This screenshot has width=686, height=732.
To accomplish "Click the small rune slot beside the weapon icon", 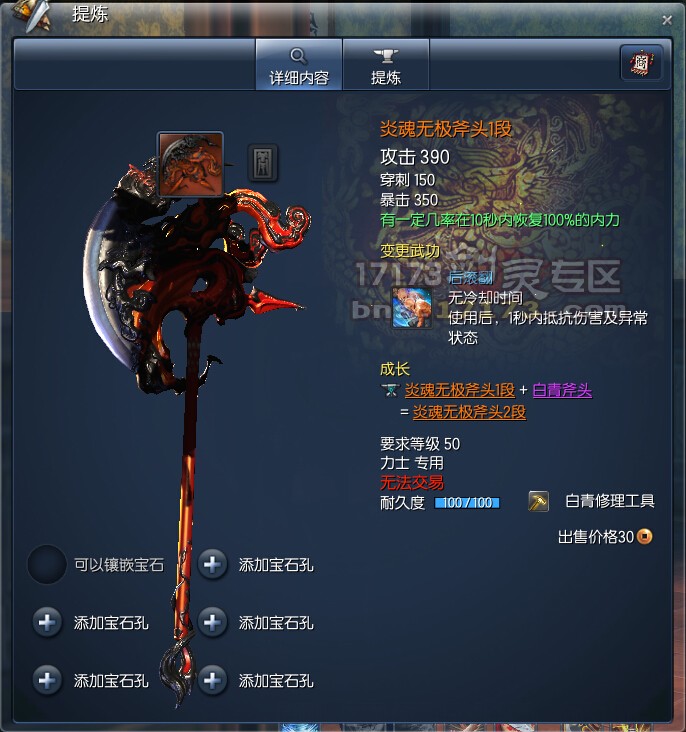I will [x=263, y=162].
